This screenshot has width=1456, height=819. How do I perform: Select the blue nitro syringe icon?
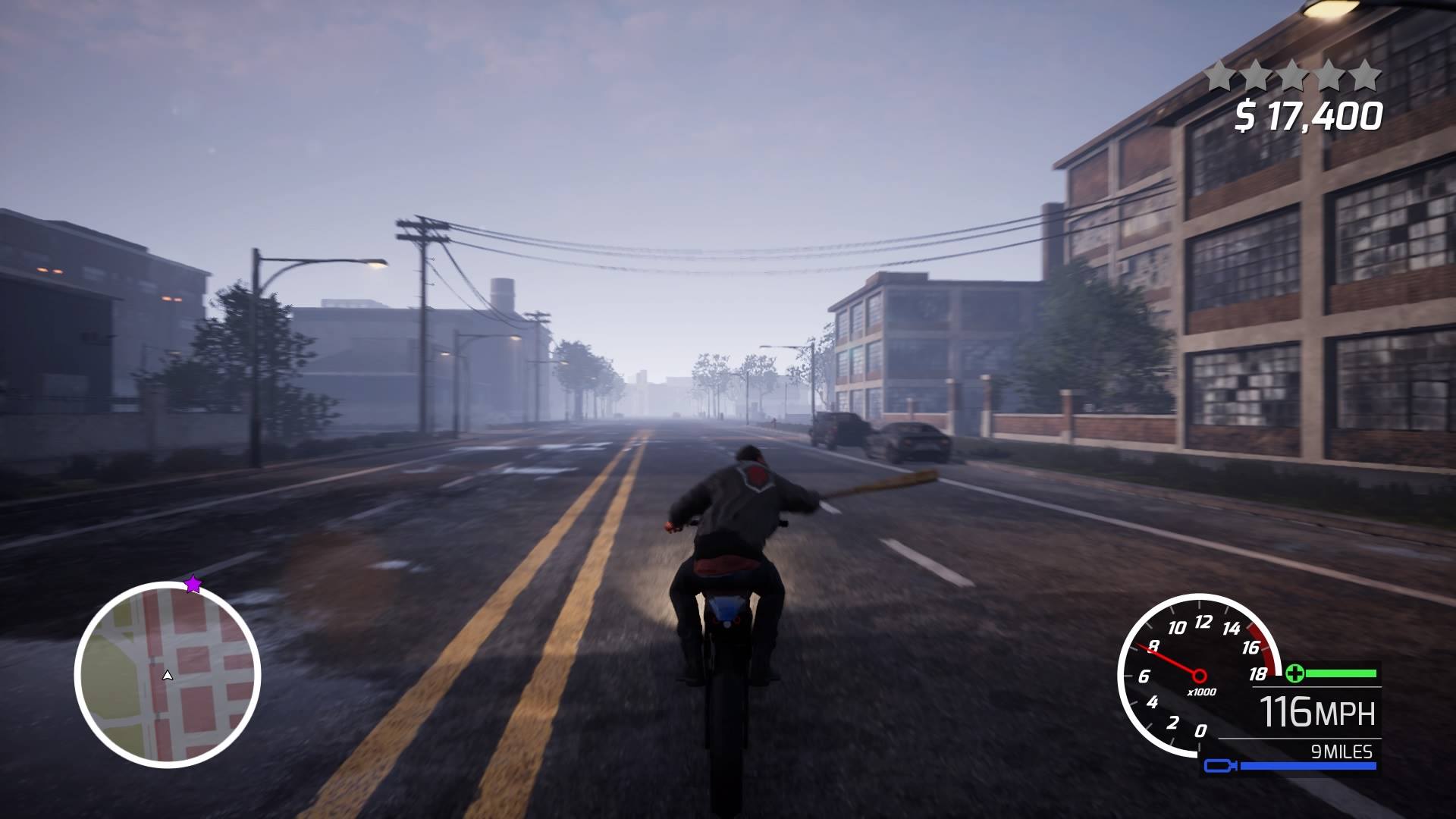point(1219,765)
